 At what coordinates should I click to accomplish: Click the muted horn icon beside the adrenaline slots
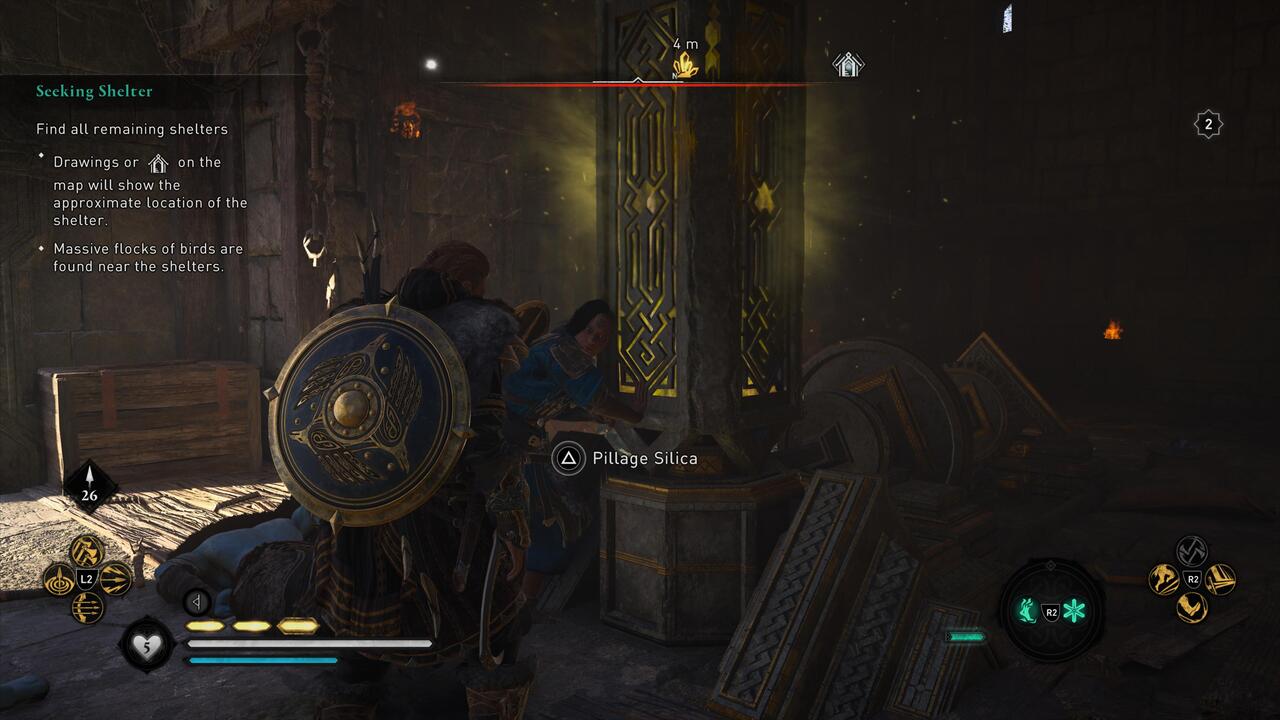tap(195, 603)
